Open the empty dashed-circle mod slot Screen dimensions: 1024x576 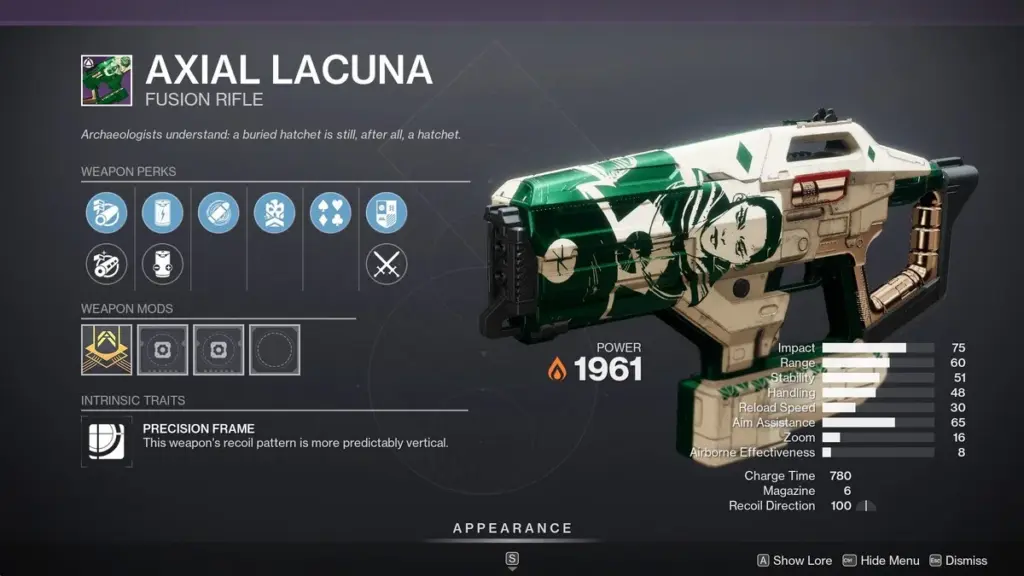274,349
